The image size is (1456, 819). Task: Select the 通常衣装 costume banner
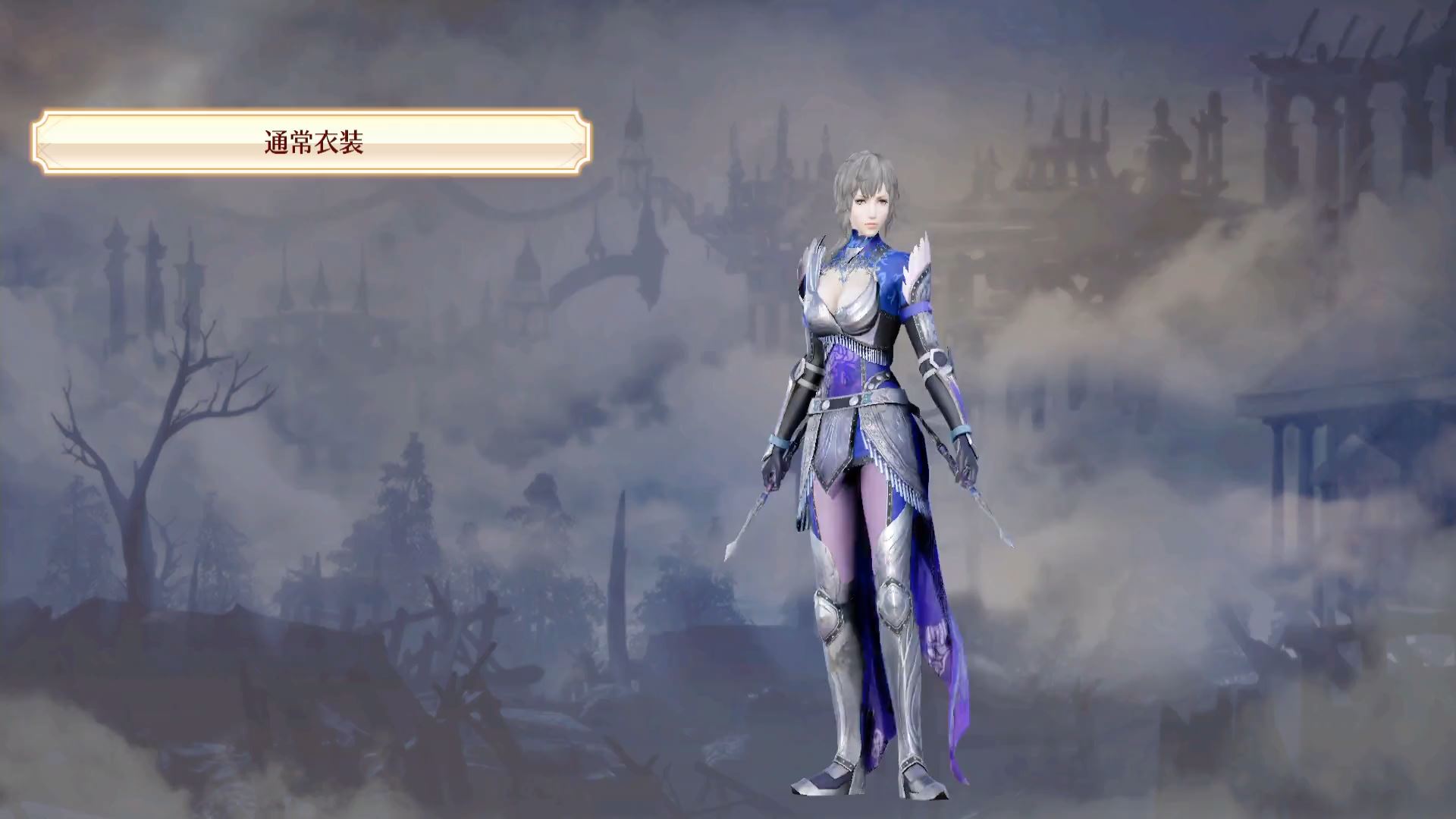point(312,143)
